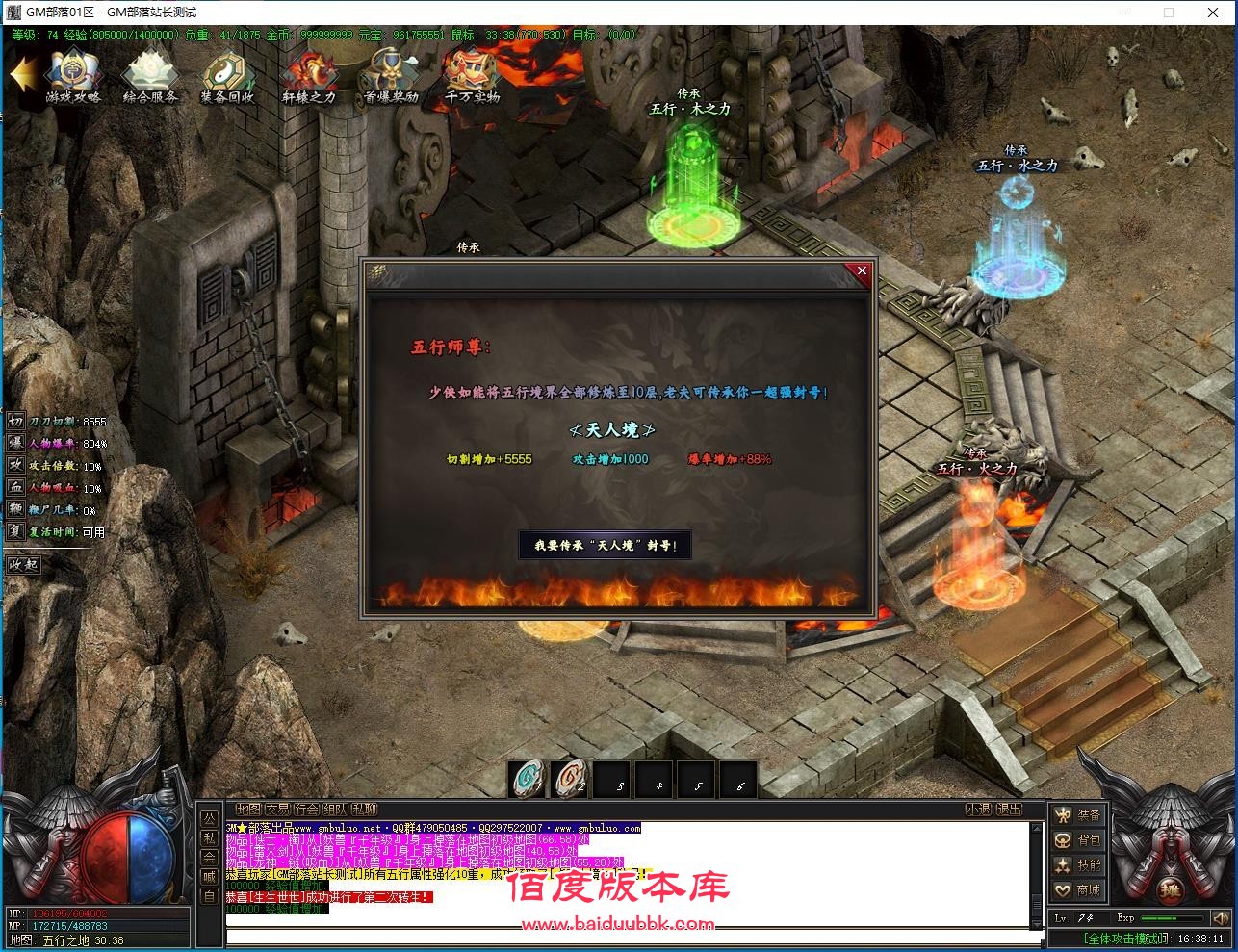Collapse the stats panel with 收起
Image resolution: width=1238 pixels, height=952 pixels.
point(24,564)
